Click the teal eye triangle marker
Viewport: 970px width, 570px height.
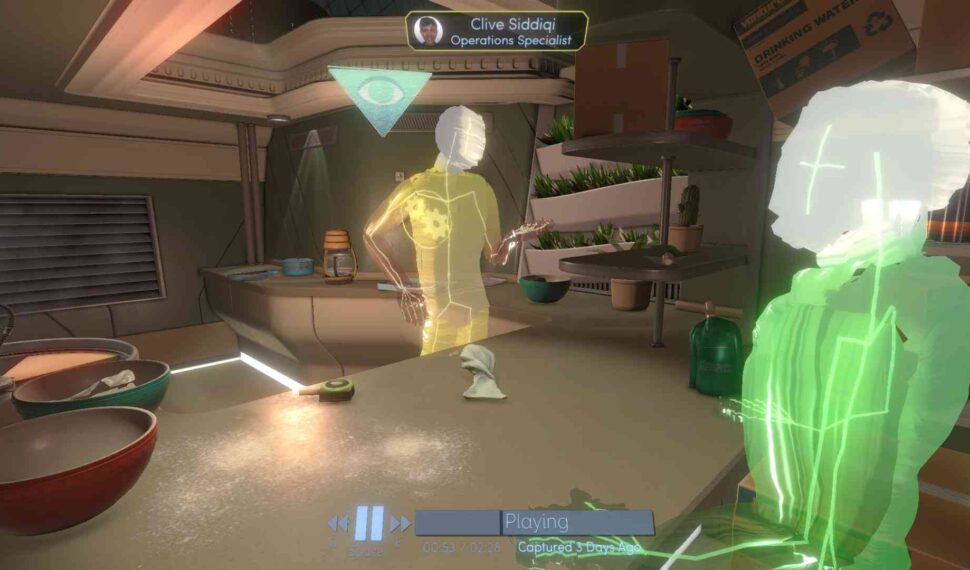point(380,93)
